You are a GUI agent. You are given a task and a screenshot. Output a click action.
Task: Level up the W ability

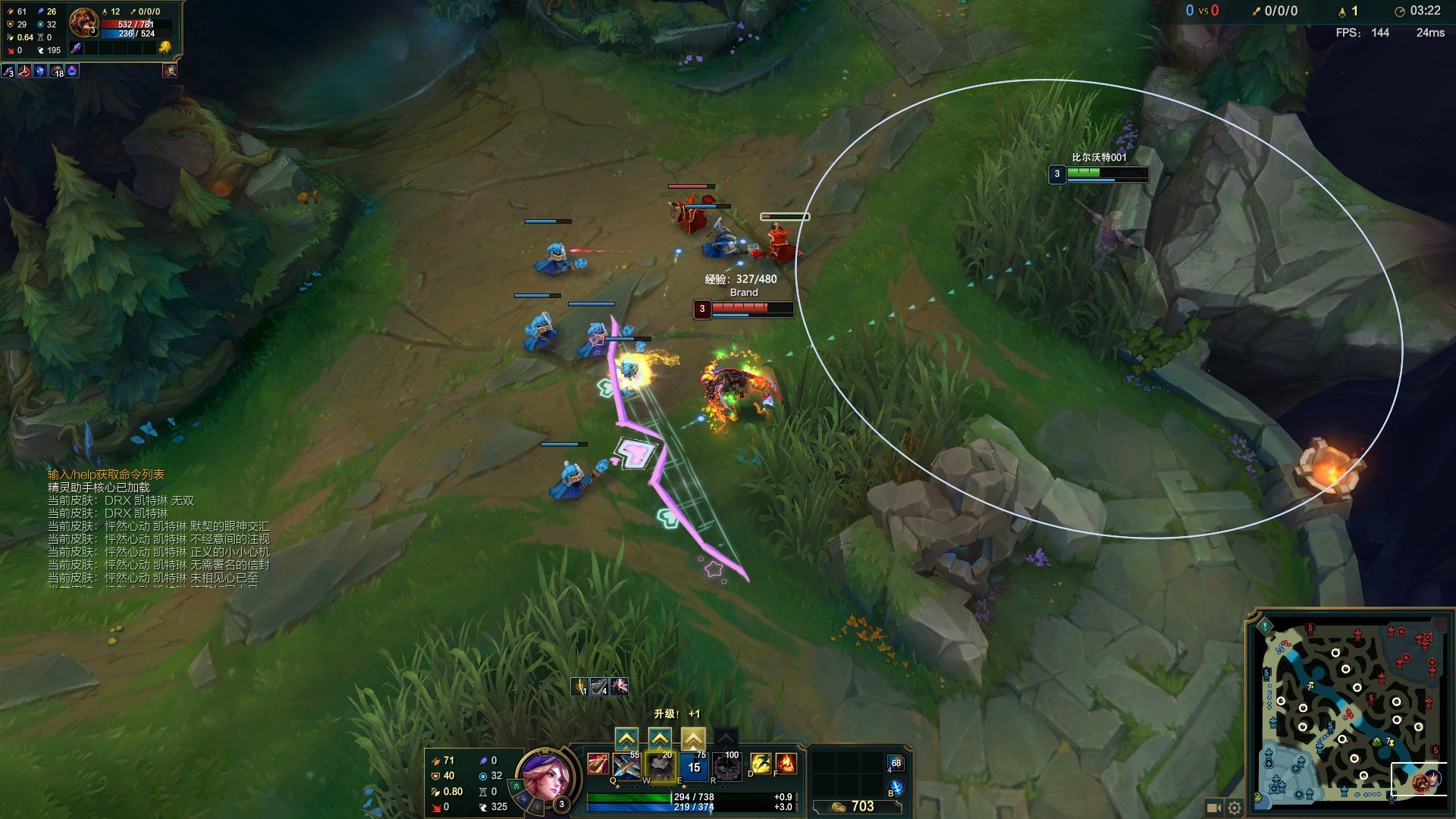click(x=660, y=738)
